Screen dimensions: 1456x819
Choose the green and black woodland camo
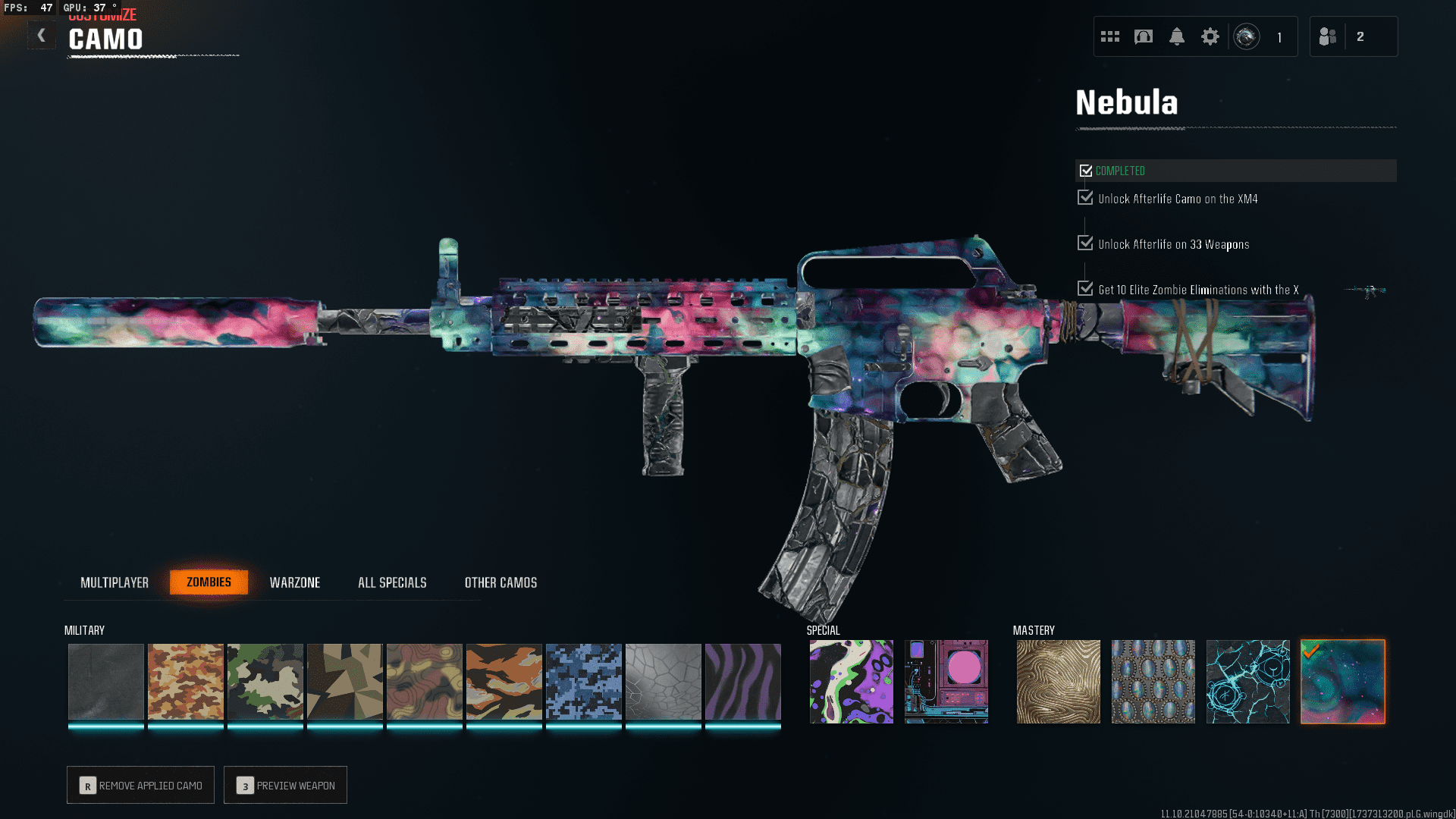(265, 681)
